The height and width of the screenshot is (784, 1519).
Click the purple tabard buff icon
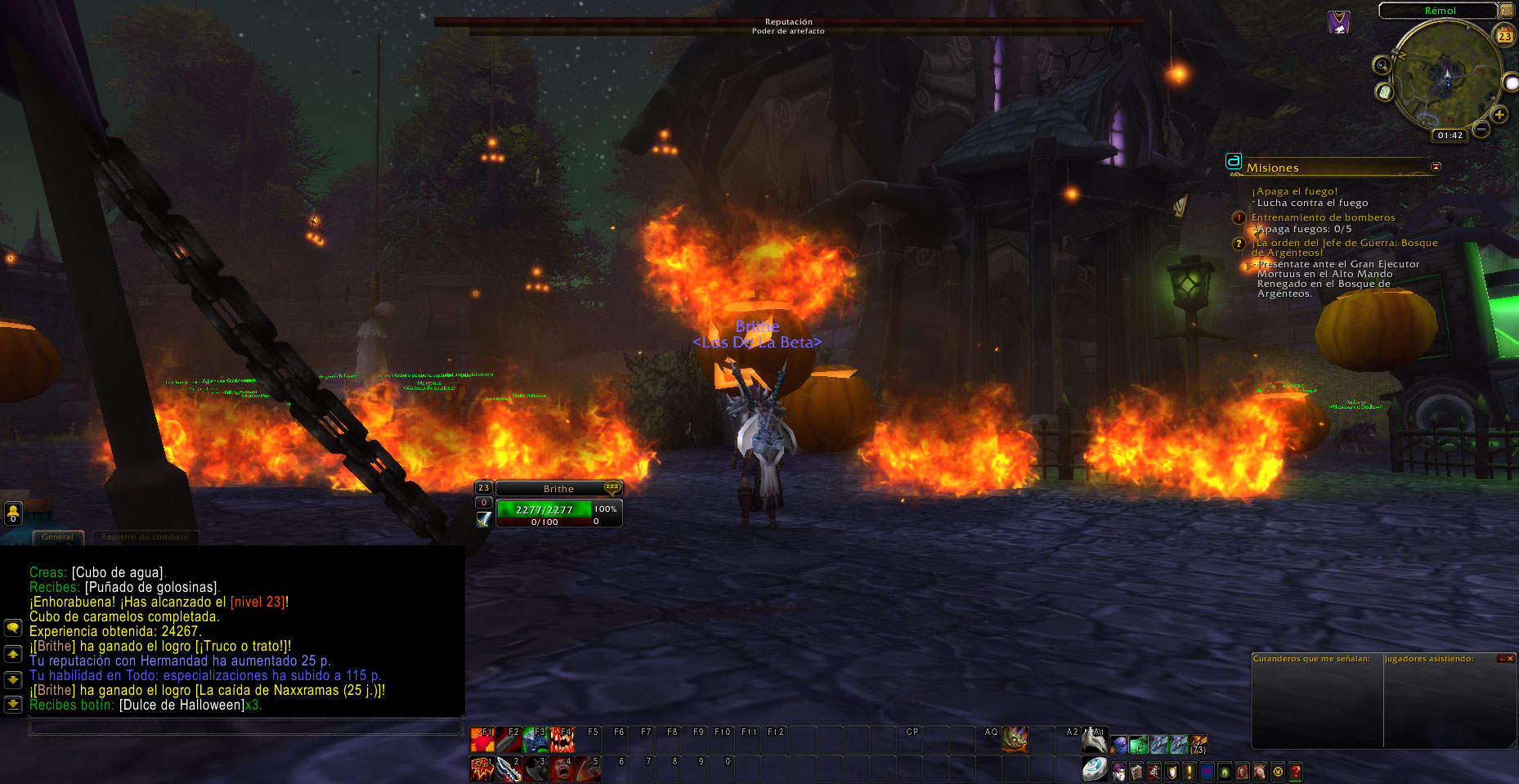click(1338, 23)
